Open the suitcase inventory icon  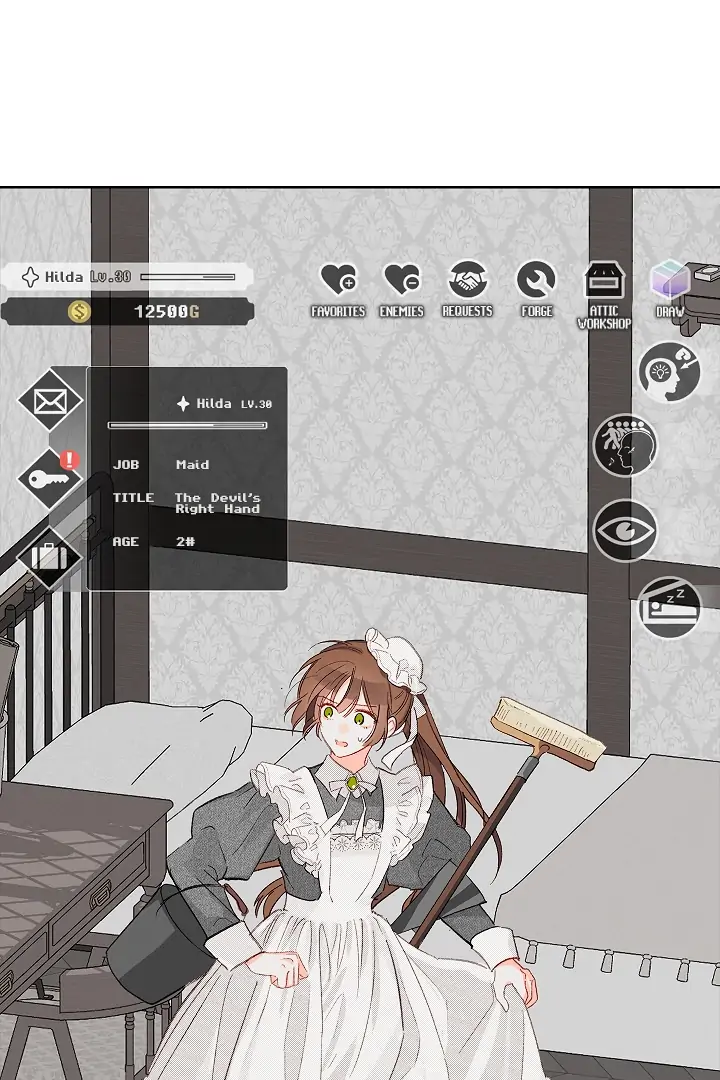[x=50, y=556]
